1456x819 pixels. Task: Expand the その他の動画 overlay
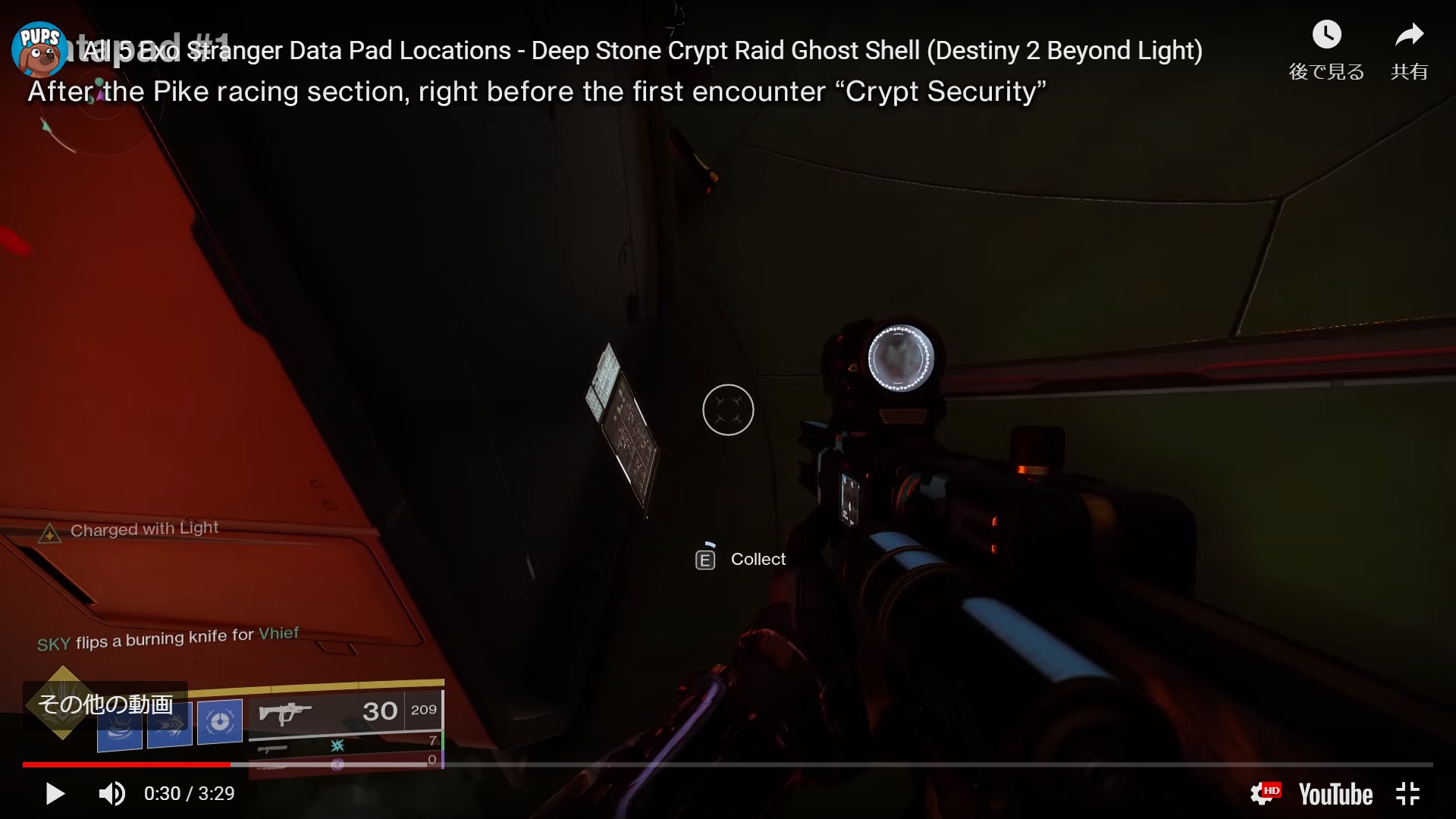[106, 704]
